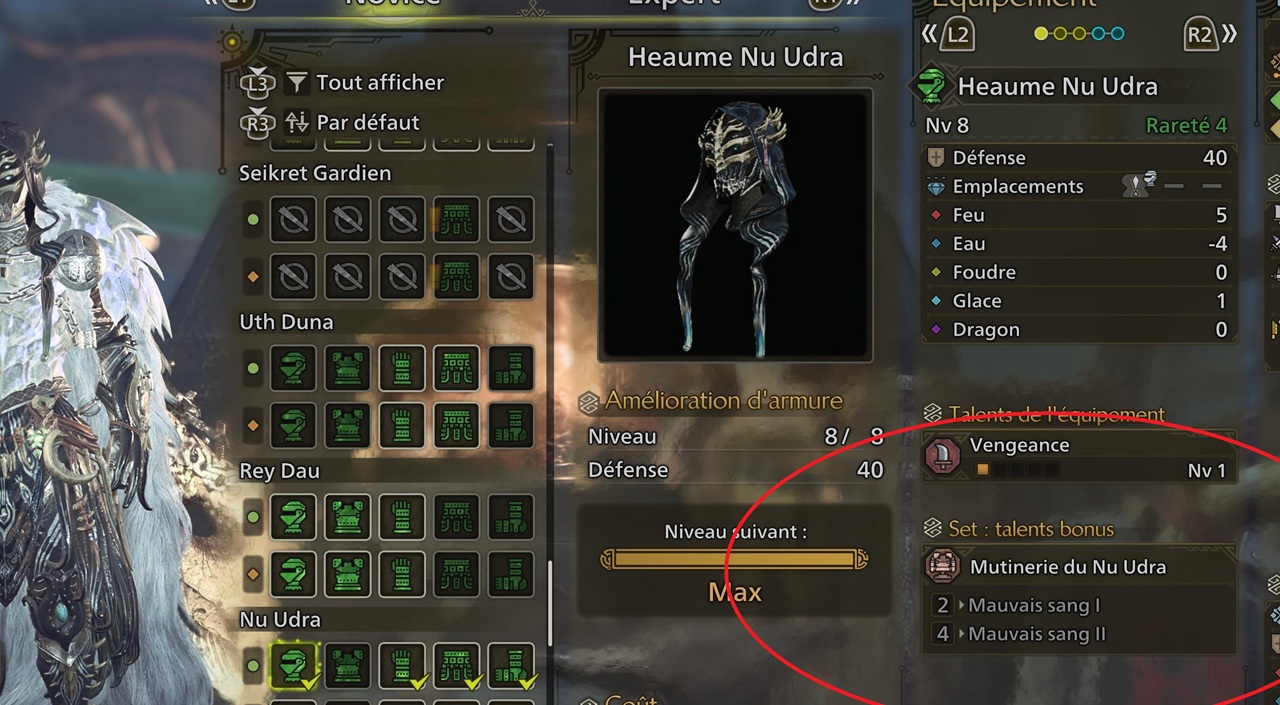Select the Mauvais sang I bonus entry
This screenshot has height=705, width=1280.
[1034, 605]
